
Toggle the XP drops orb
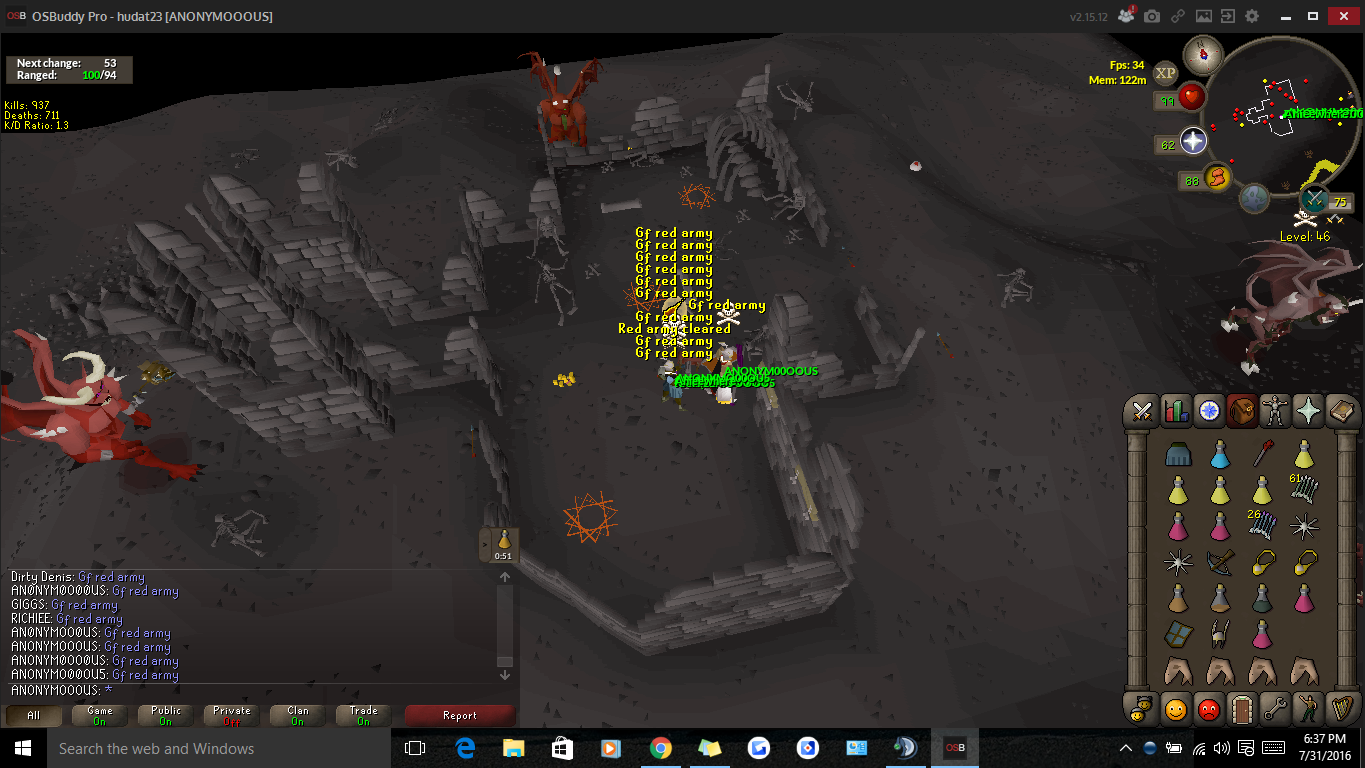click(1166, 72)
